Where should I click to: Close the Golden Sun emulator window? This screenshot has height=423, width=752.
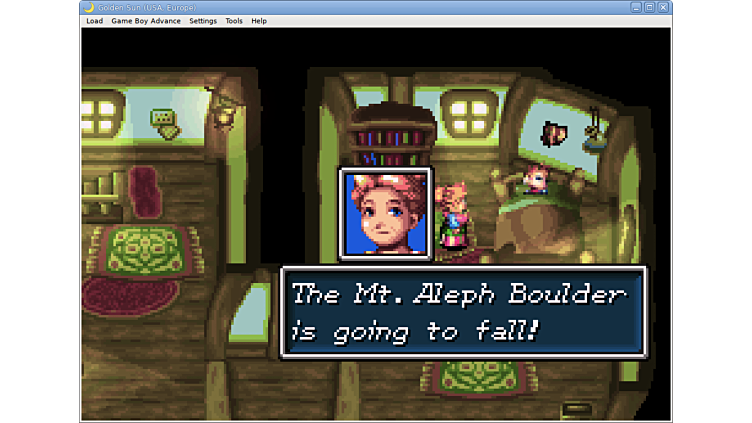[663, 7]
